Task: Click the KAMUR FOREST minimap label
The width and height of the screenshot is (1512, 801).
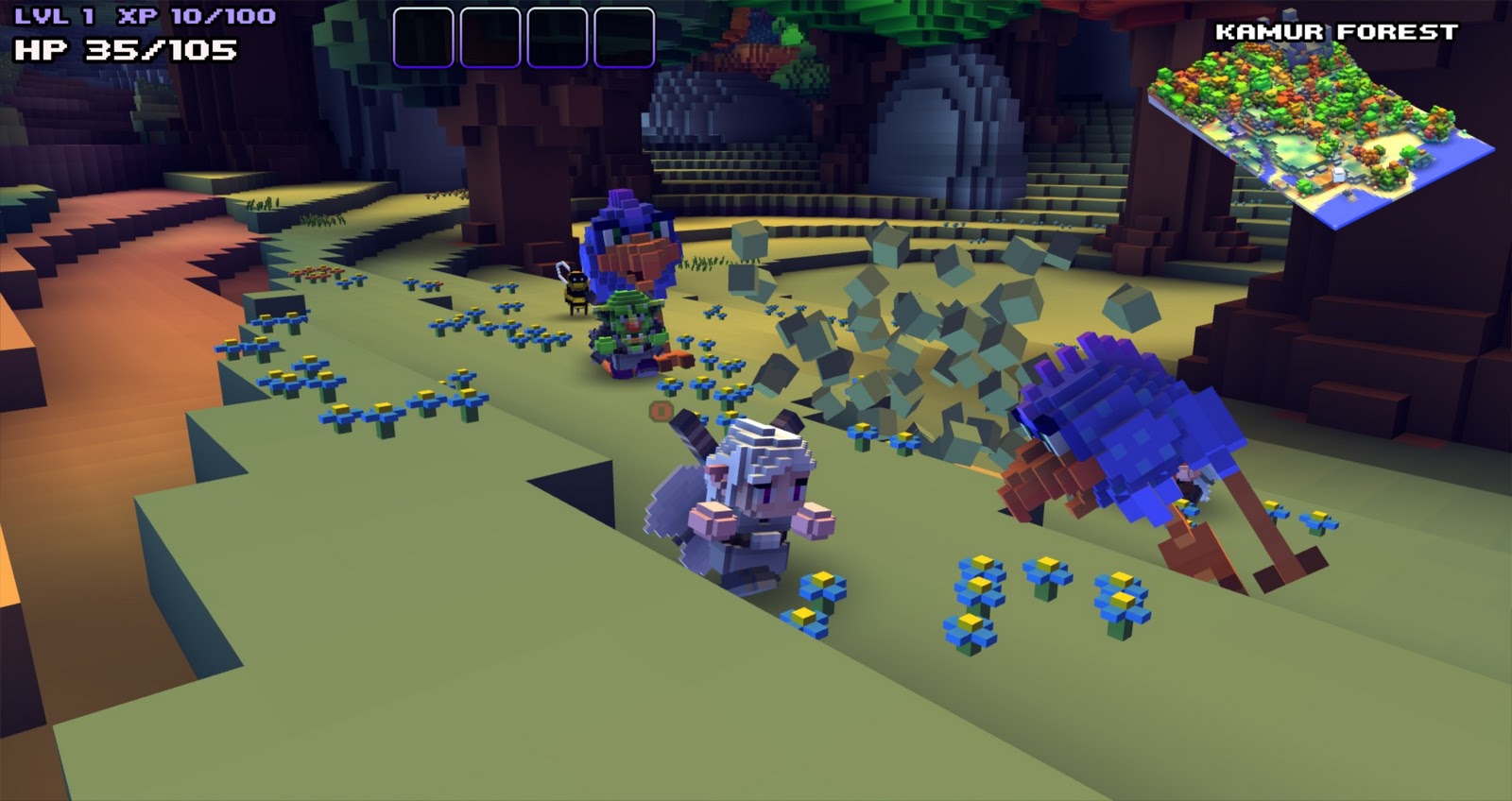Action: pos(1335,30)
